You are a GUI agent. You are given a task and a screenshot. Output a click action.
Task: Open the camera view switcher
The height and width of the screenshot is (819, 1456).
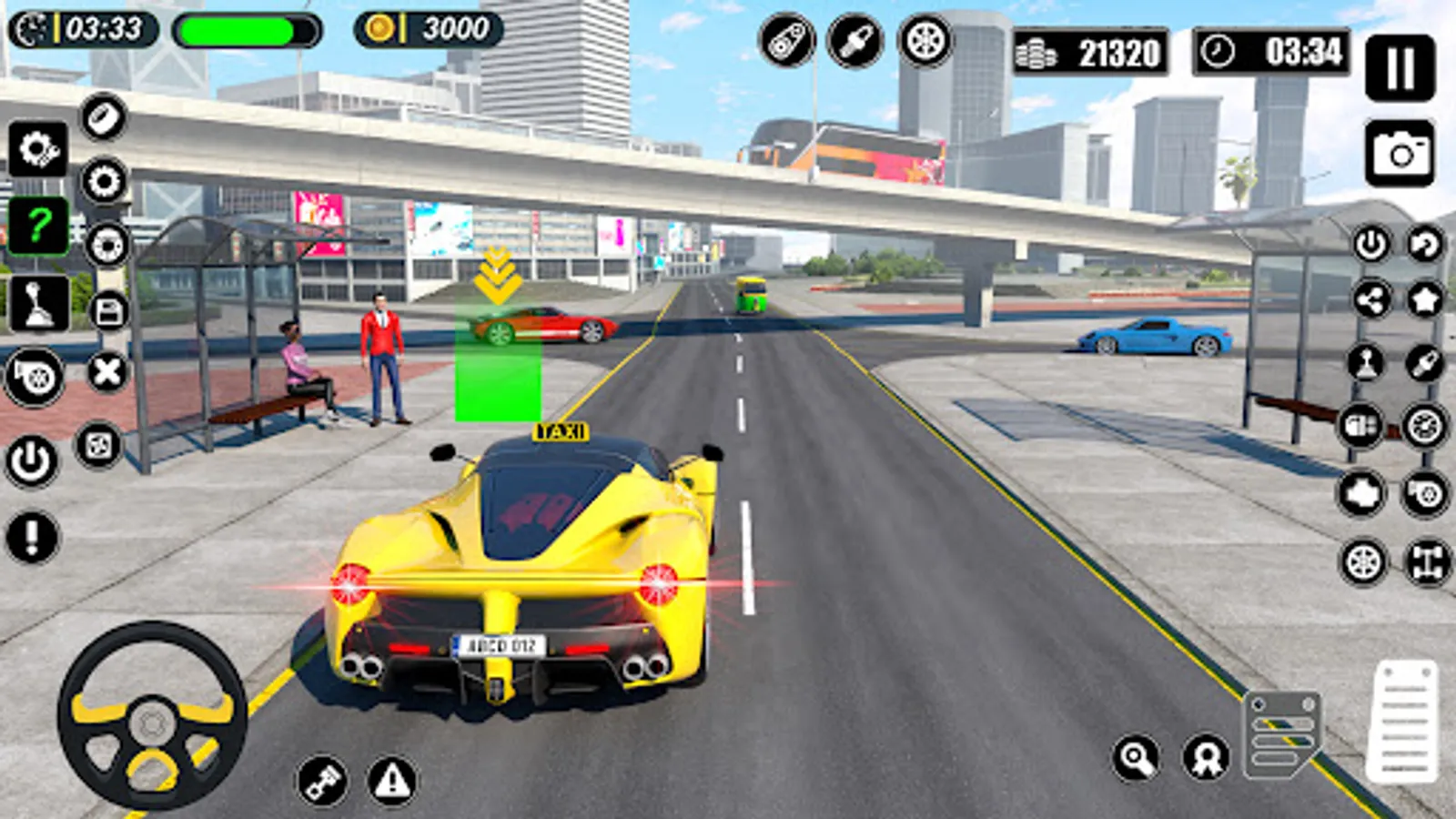1400,147
